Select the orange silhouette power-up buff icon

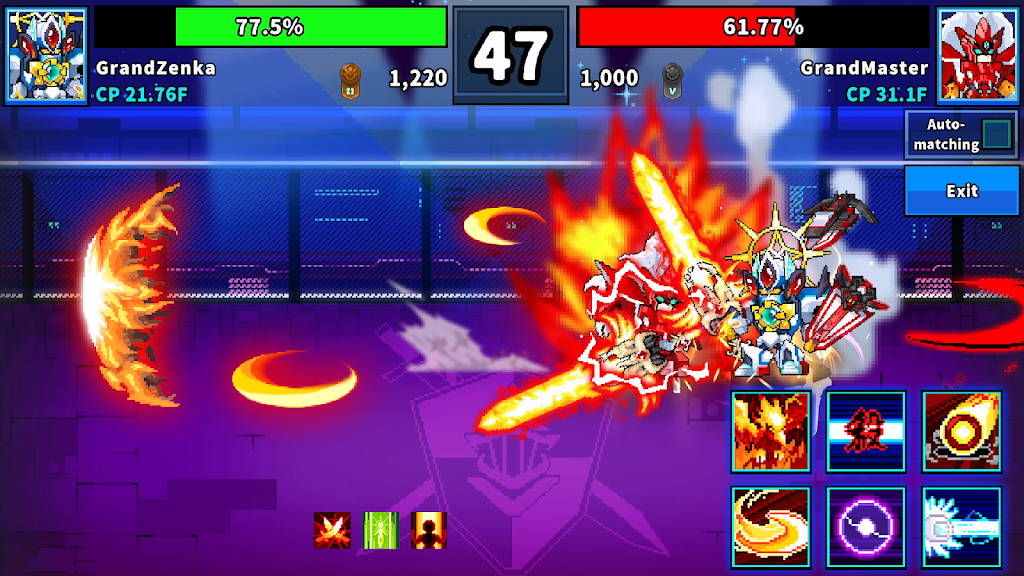(428, 530)
